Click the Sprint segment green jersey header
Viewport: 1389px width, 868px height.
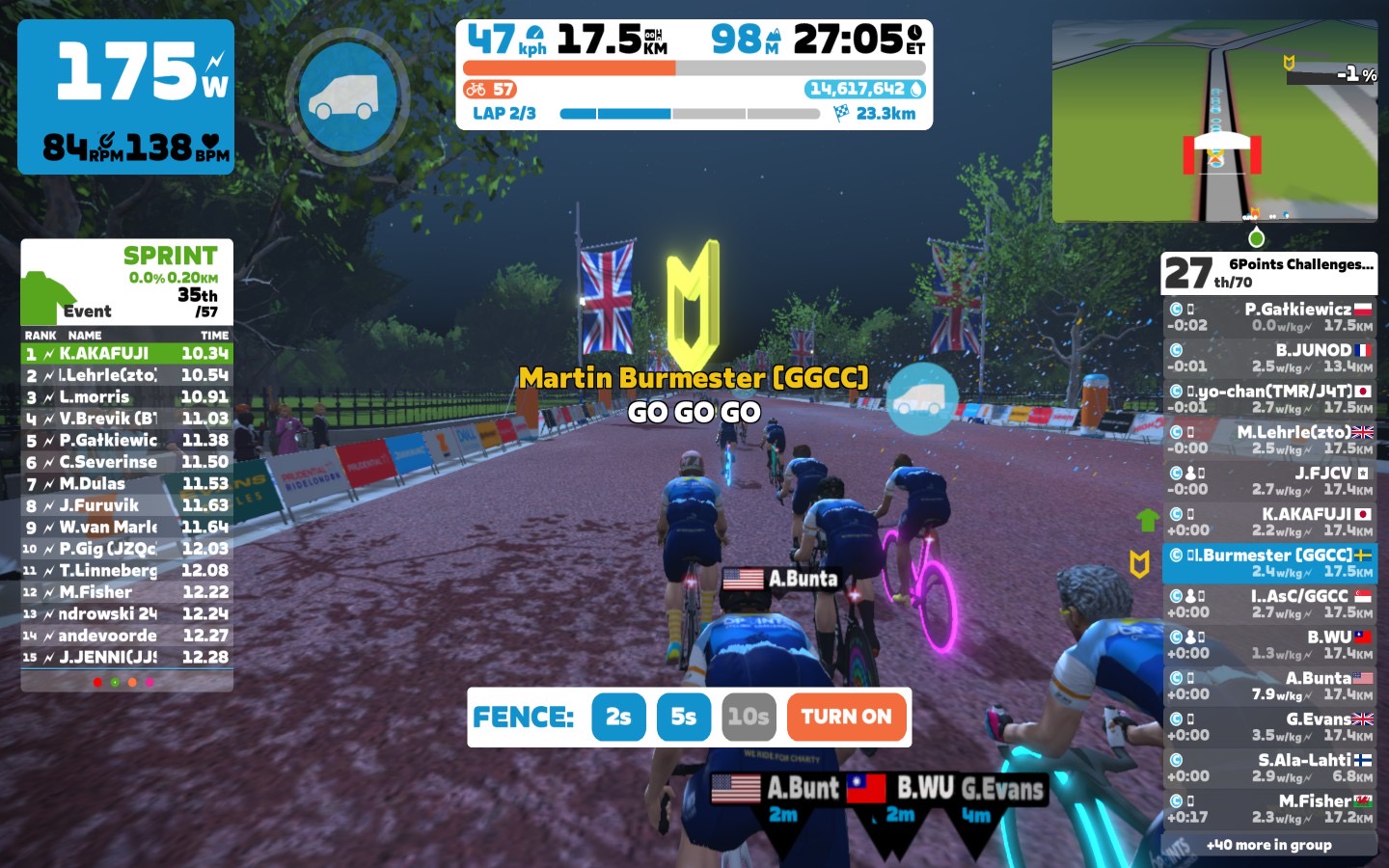126,282
